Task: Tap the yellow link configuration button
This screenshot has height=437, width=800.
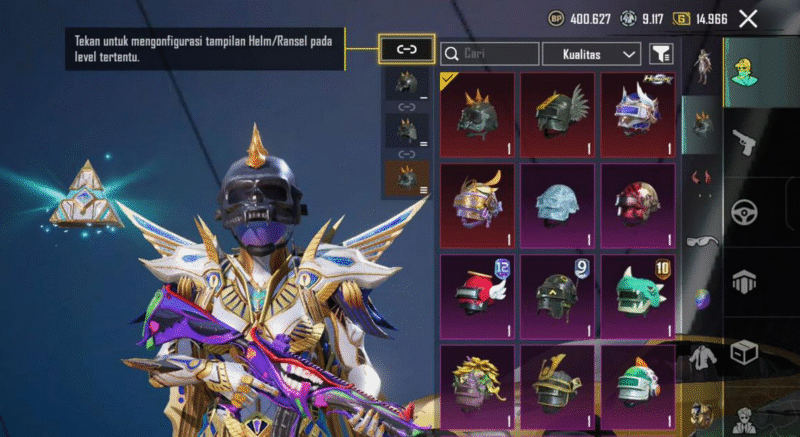Action: [407, 48]
